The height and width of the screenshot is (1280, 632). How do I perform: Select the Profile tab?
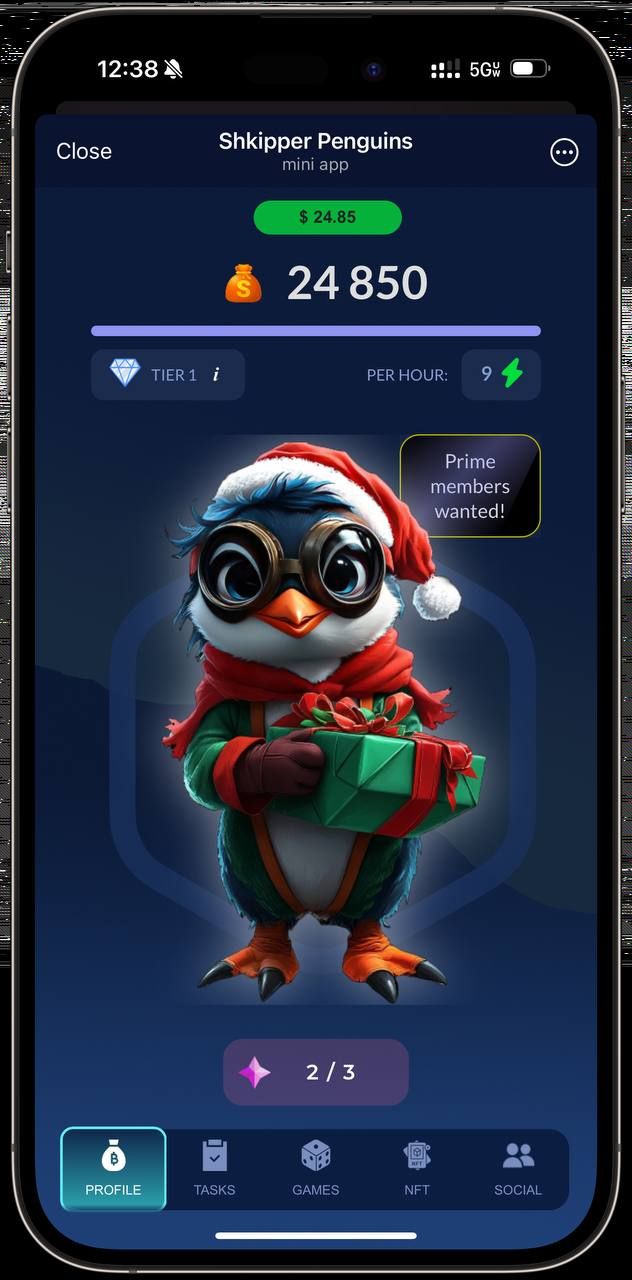[x=113, y=1169]
